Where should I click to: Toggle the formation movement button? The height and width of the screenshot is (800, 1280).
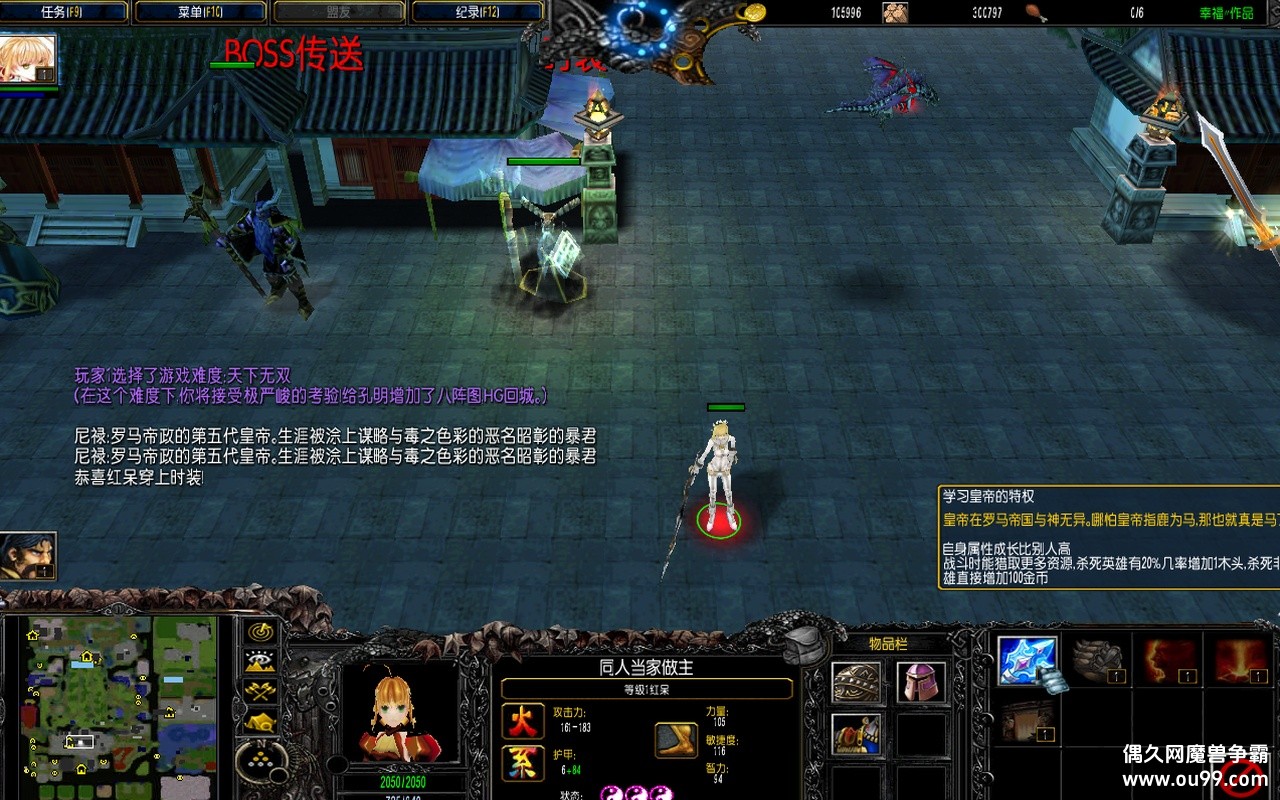click(x=261, y=762)
